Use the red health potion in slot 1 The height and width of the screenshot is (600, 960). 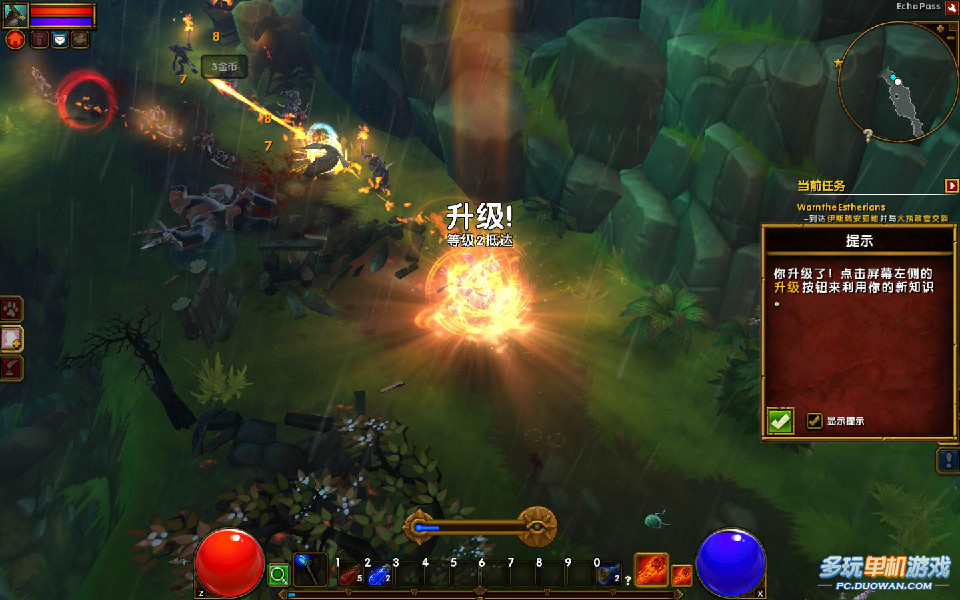350,574
